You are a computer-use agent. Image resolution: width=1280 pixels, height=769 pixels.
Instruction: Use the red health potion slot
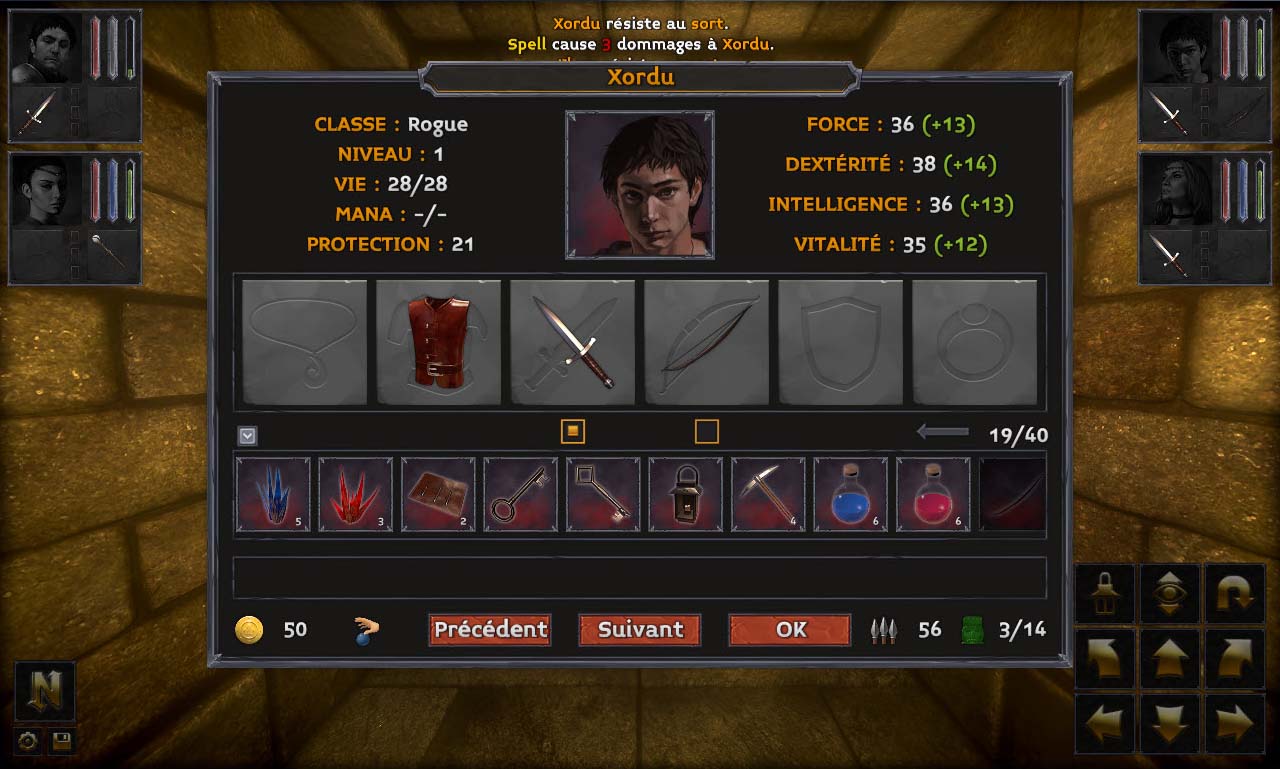tap(933, 494)
